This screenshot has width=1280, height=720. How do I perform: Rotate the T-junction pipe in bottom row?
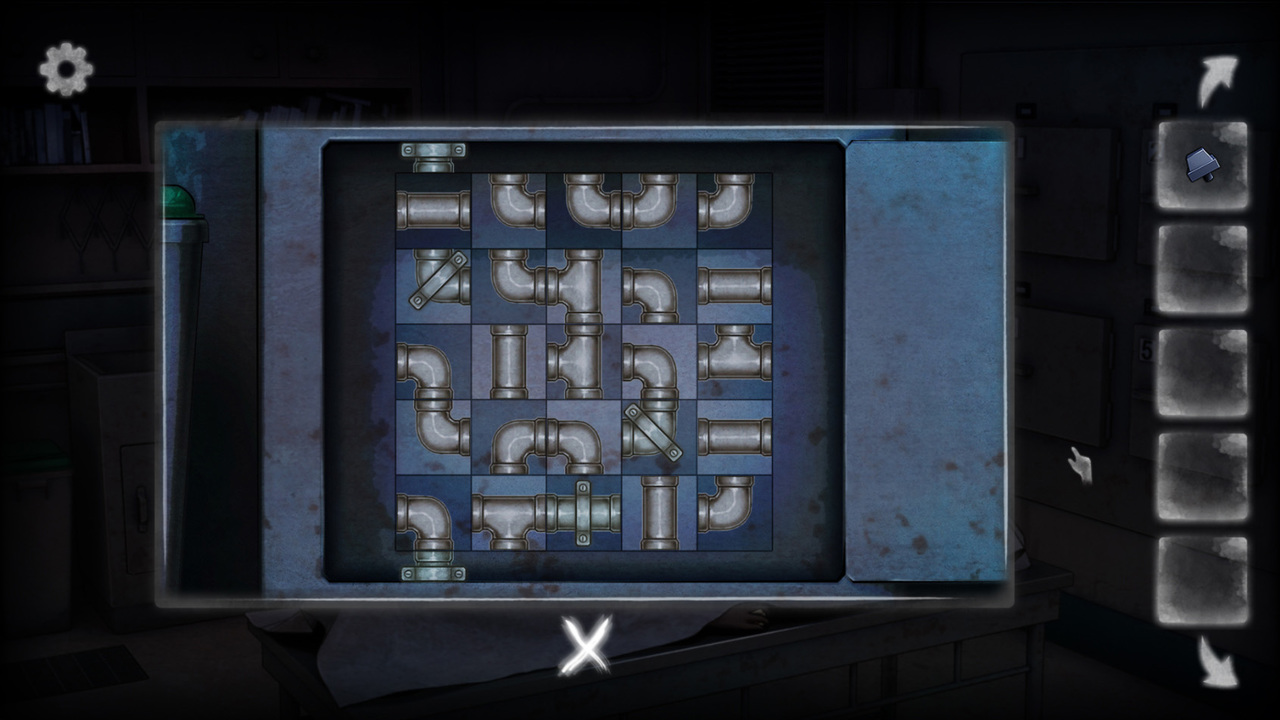click(x=511, y=515)
